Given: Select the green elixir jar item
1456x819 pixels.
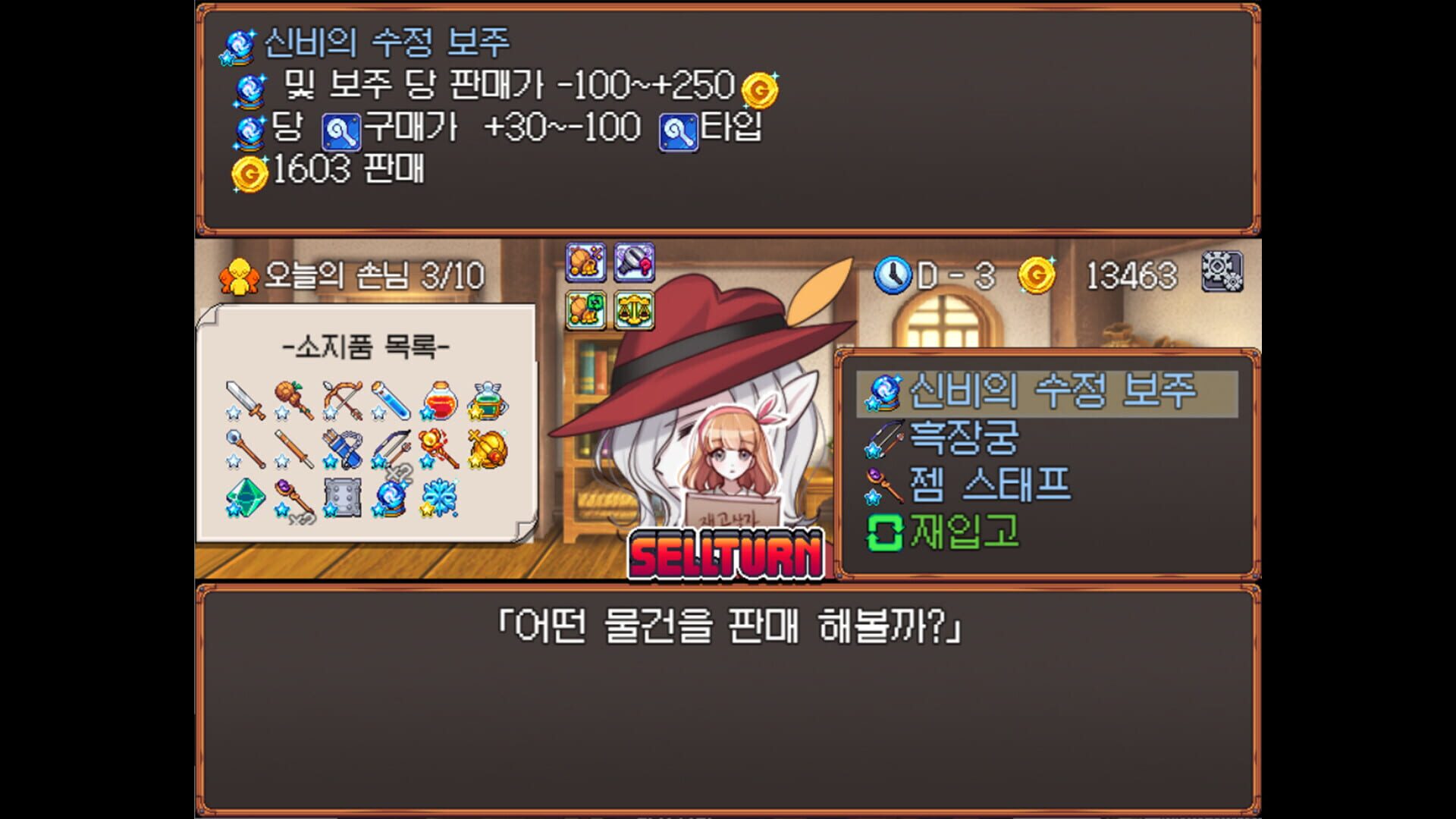Looking at the screenshot, I should point(488,402).
